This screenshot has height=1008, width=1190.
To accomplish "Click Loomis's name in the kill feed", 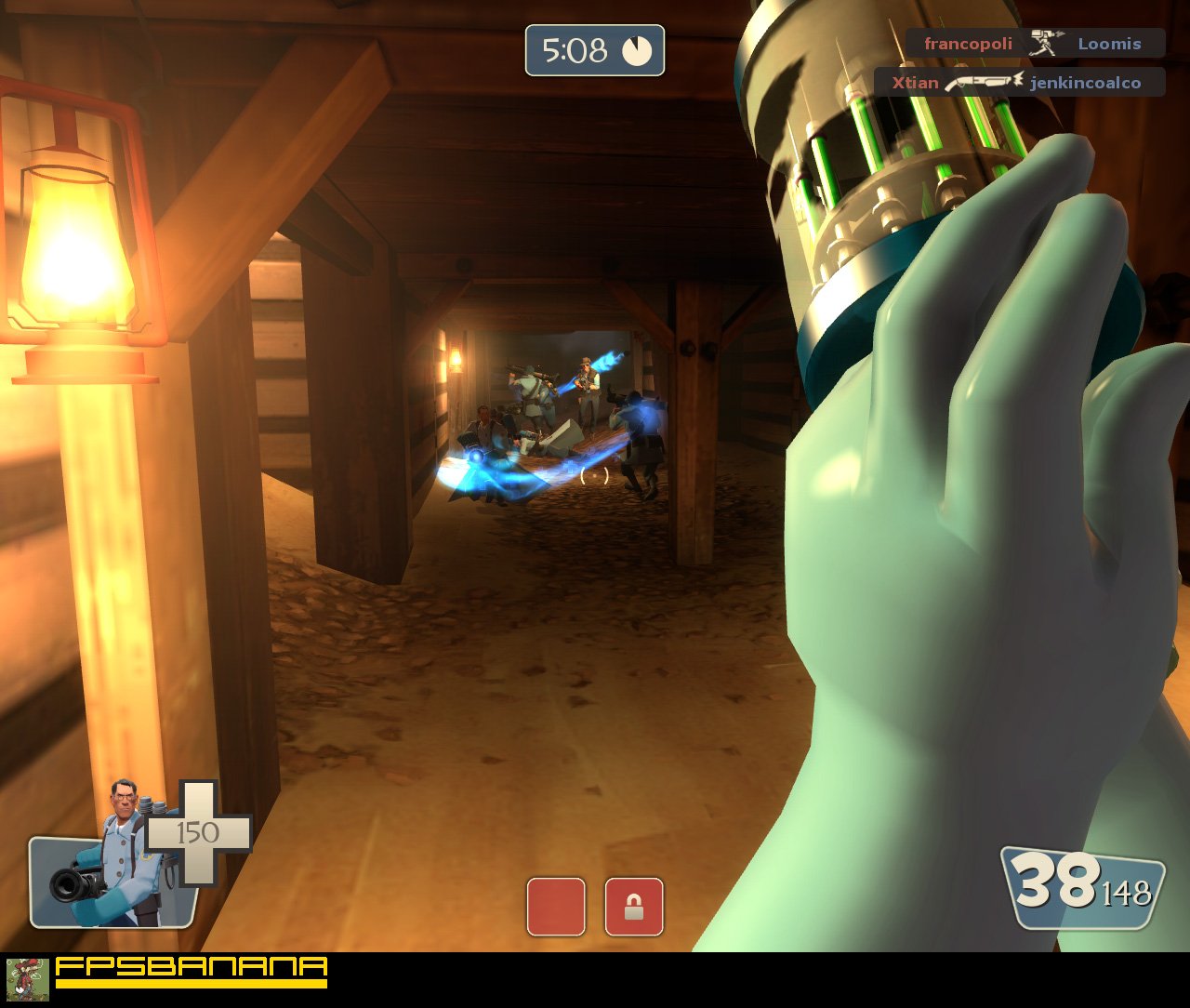I will coord(1109,43).
